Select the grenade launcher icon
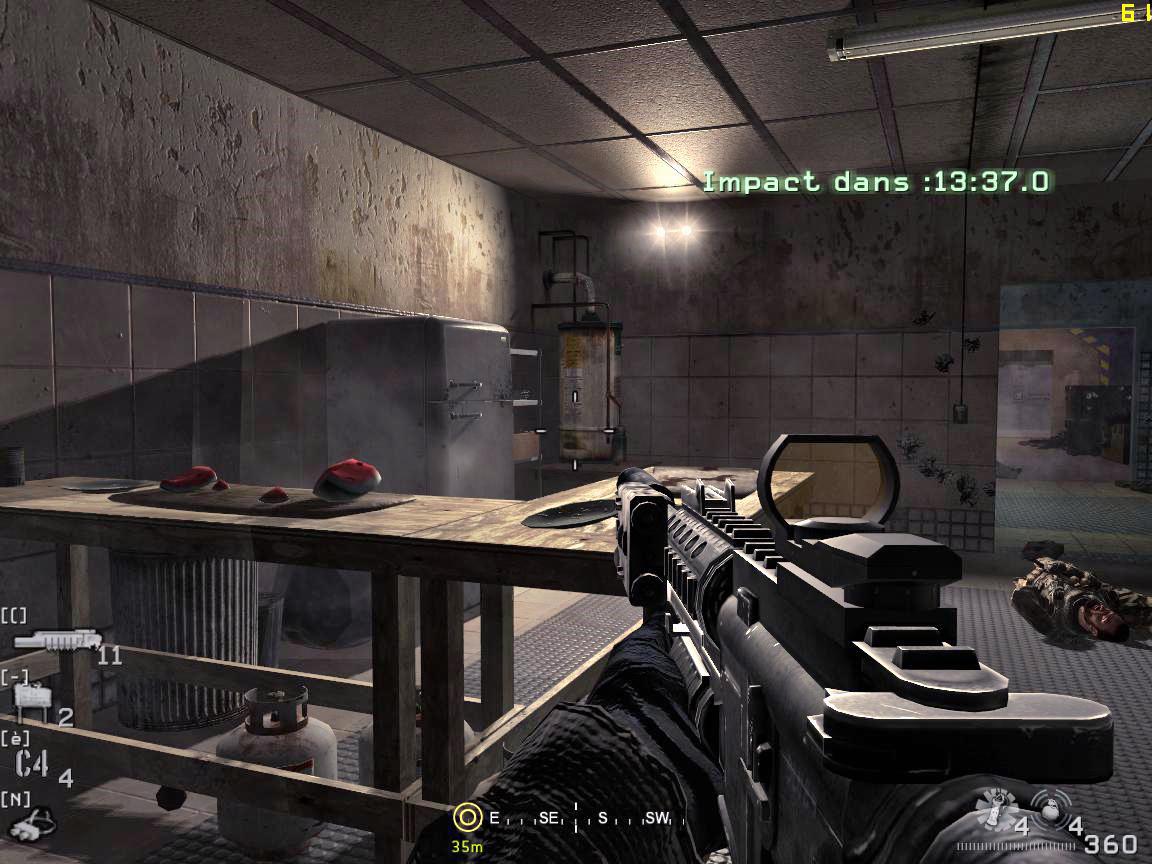 pos(54,642)
